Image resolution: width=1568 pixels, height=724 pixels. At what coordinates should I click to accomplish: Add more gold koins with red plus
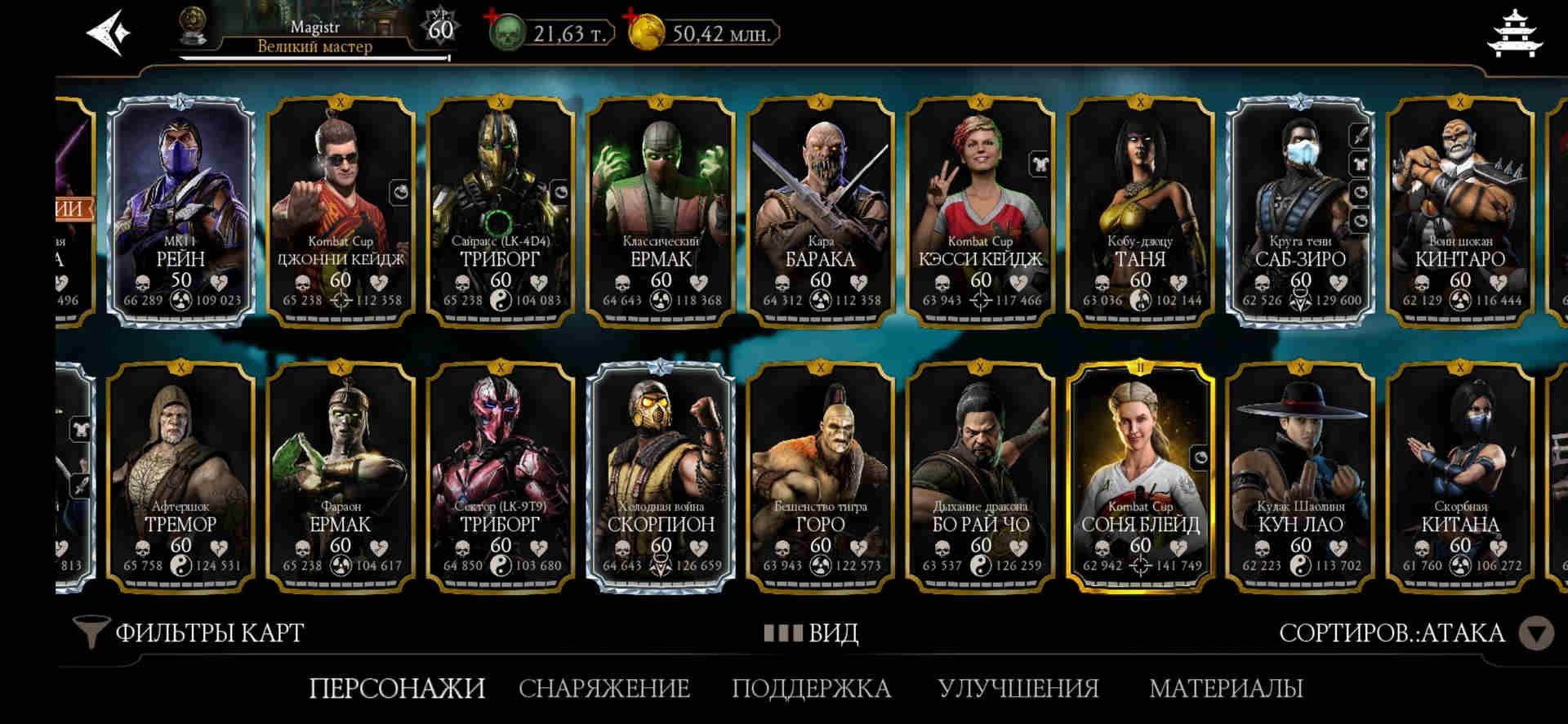click(630, 16)
